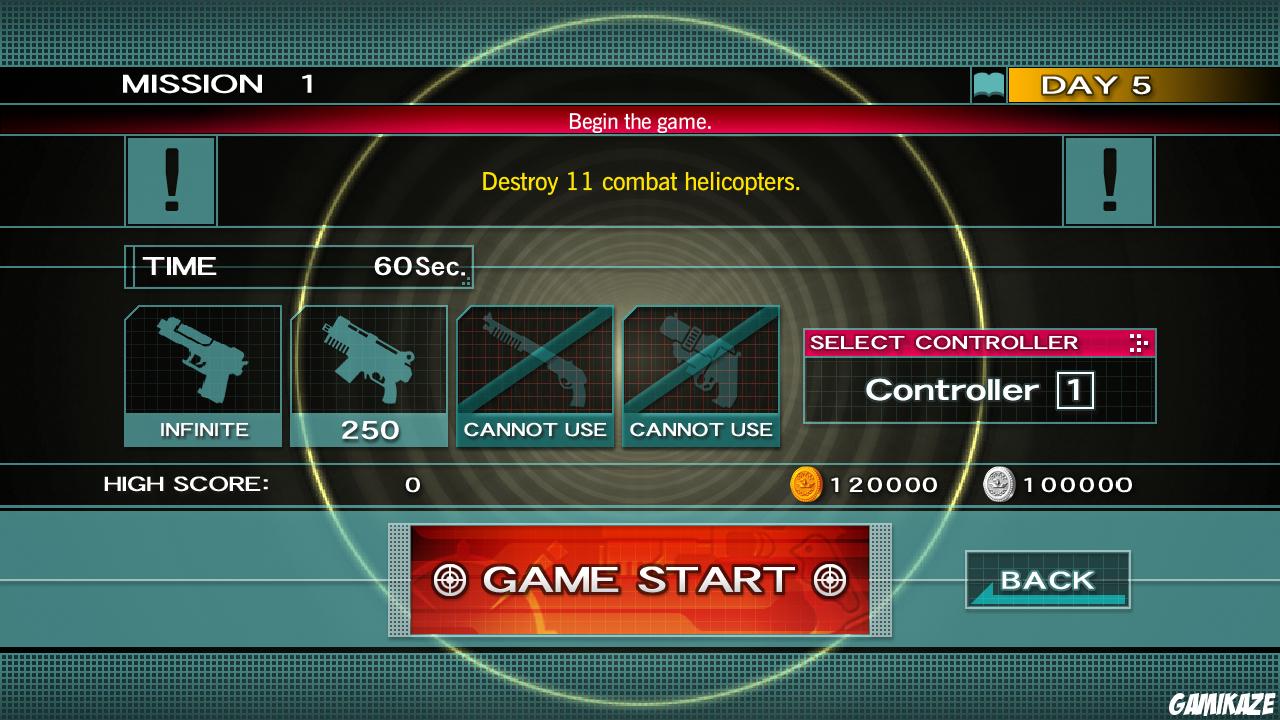This screenshot has height=720, width=1280.
Task: Open the DAY 5 selector
Action: click(x=1096, y=86)
